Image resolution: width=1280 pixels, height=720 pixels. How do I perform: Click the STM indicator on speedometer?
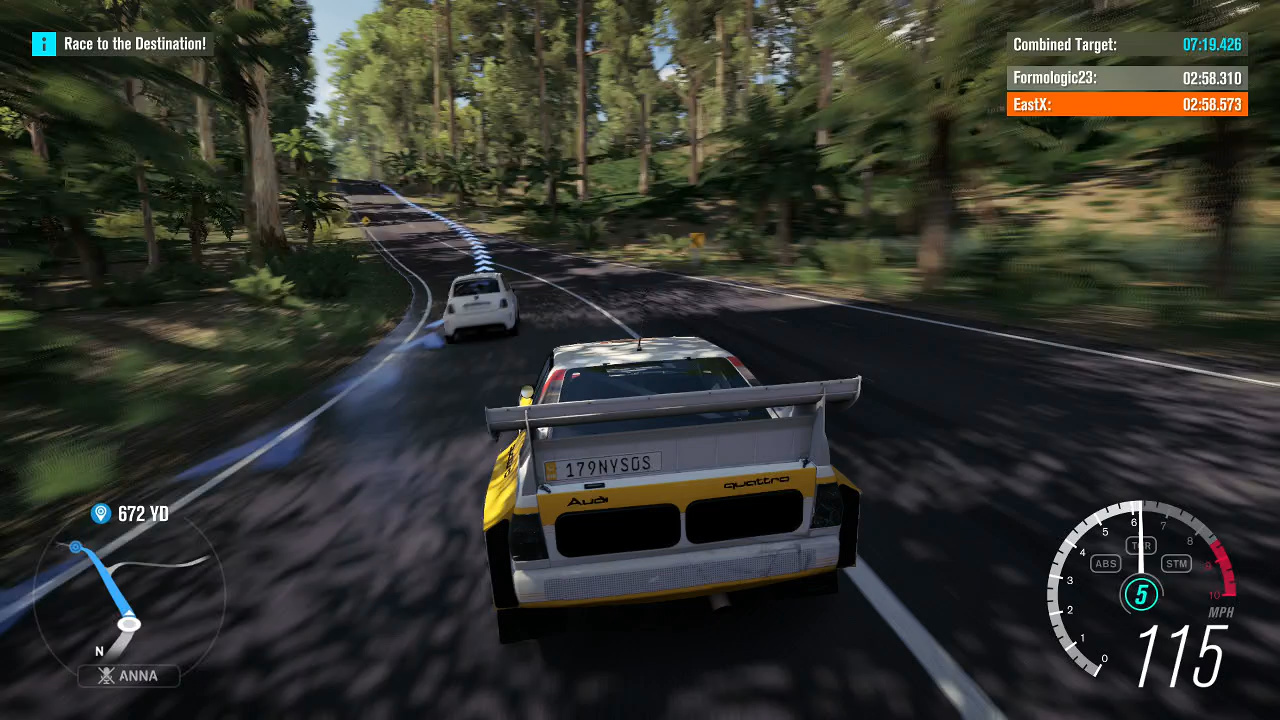pyautogui.click(x=1176, y=564)
